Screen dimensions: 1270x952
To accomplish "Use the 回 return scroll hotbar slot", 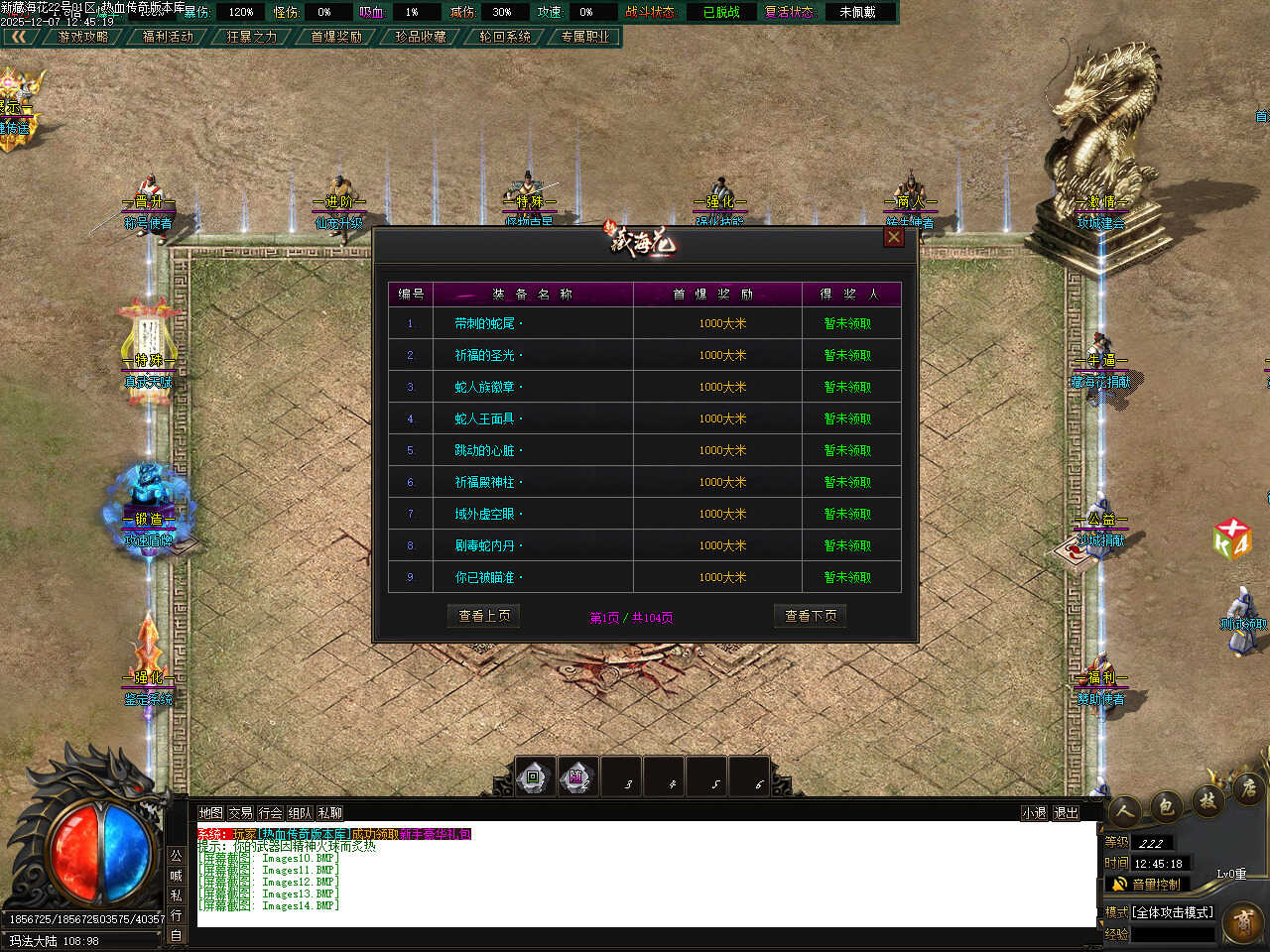I will [534, 777].
